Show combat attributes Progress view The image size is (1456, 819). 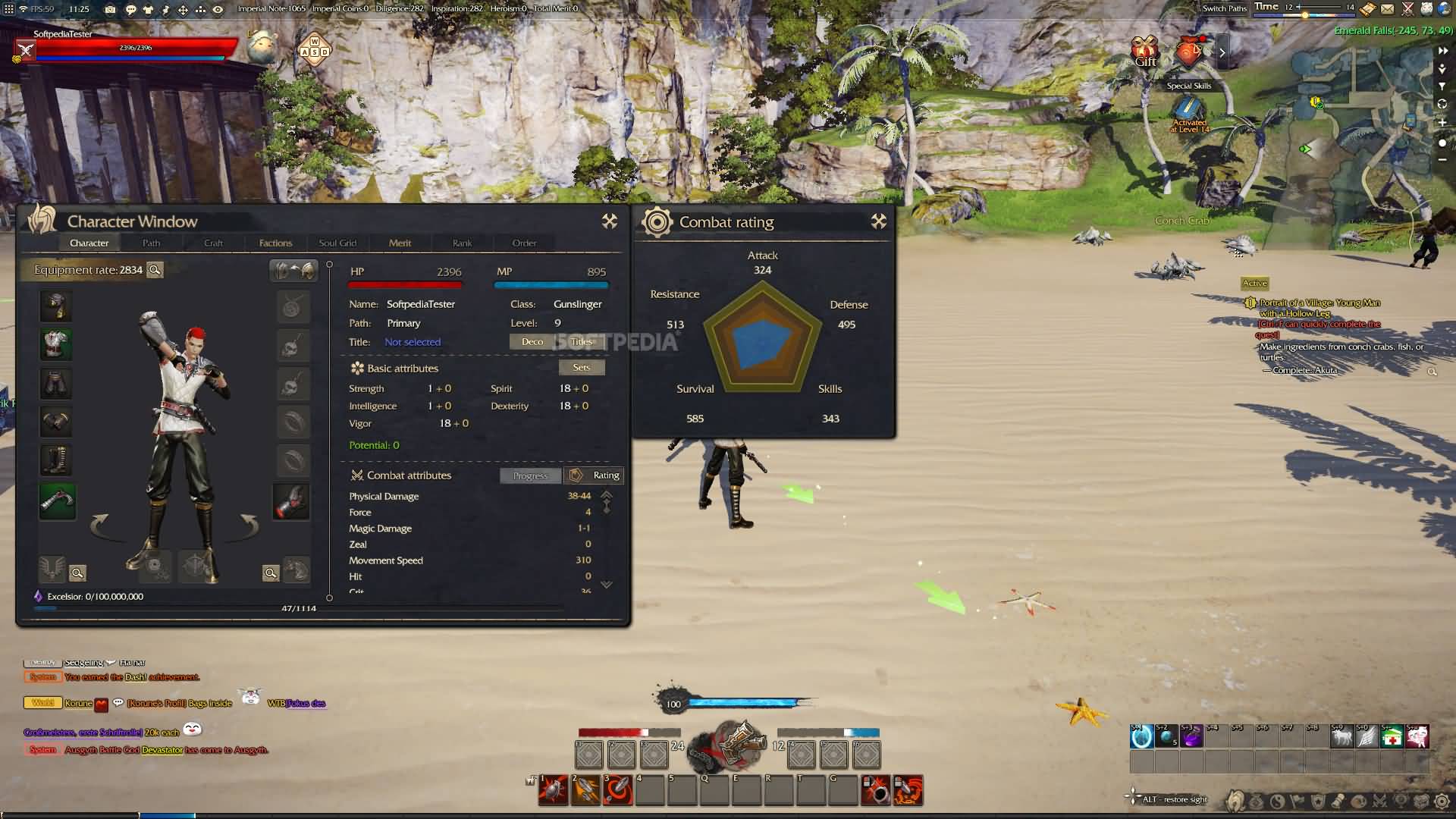coord(530,476)
